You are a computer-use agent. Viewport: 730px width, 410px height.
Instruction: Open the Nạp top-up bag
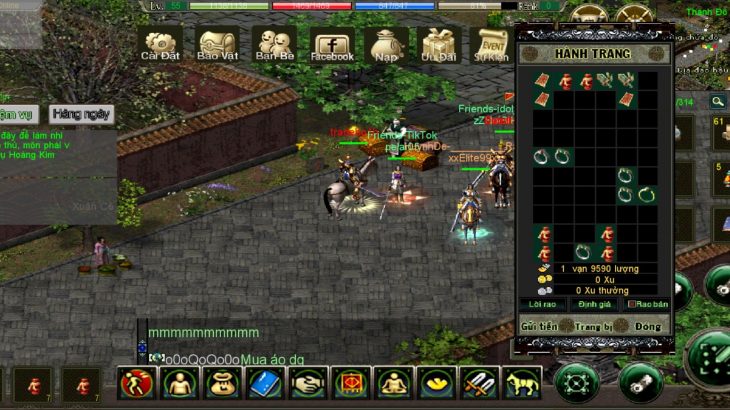tap(385, 45)
